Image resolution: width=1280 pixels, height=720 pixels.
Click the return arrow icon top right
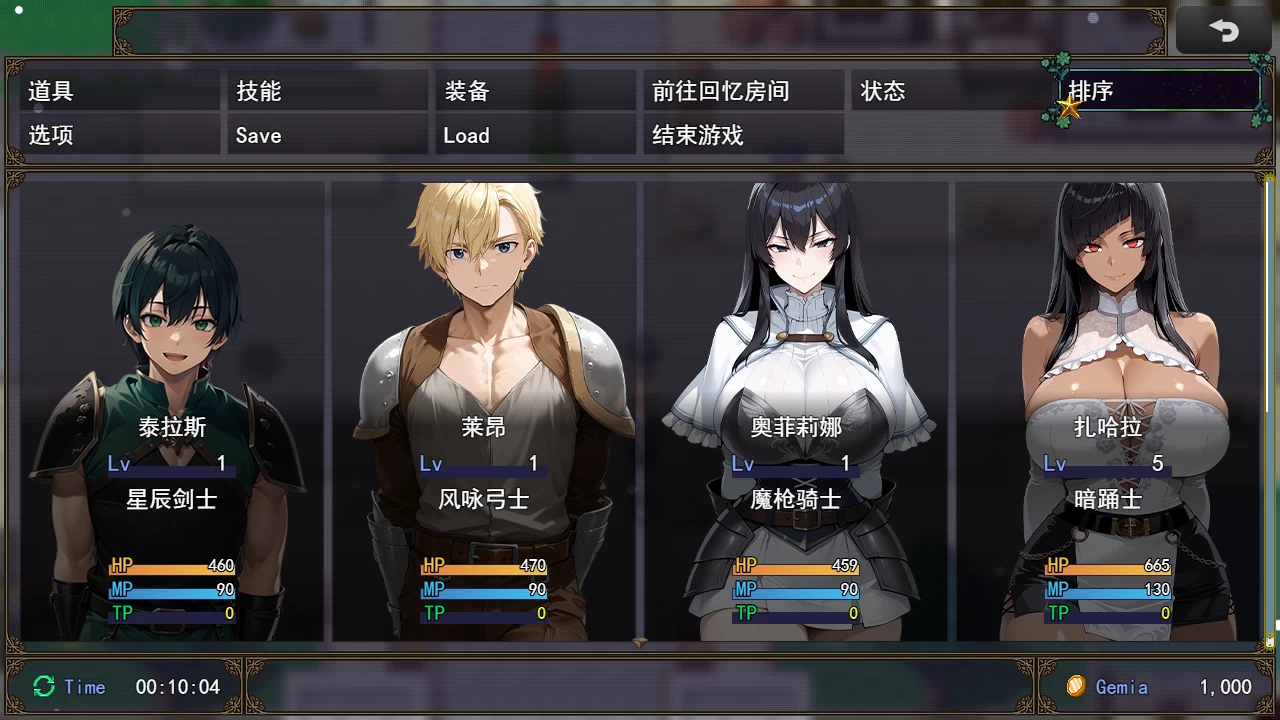point(1224,30)
